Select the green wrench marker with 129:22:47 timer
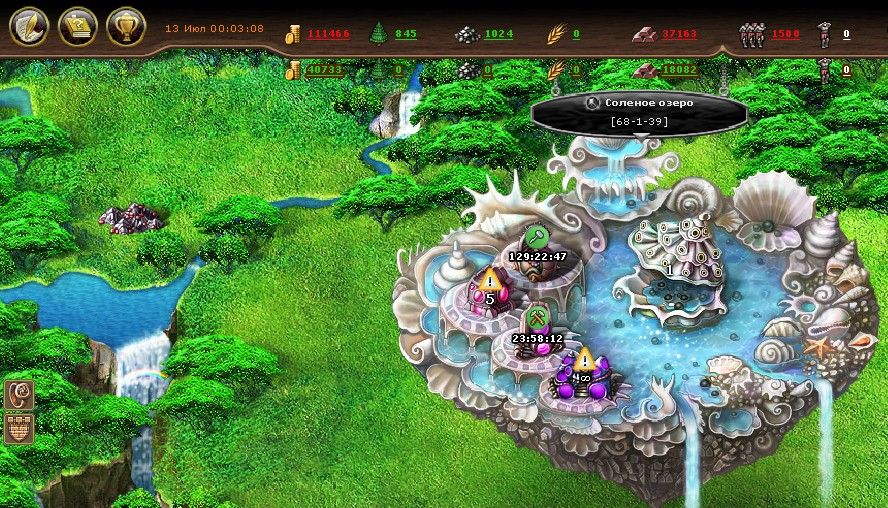 tap(537, 237)
